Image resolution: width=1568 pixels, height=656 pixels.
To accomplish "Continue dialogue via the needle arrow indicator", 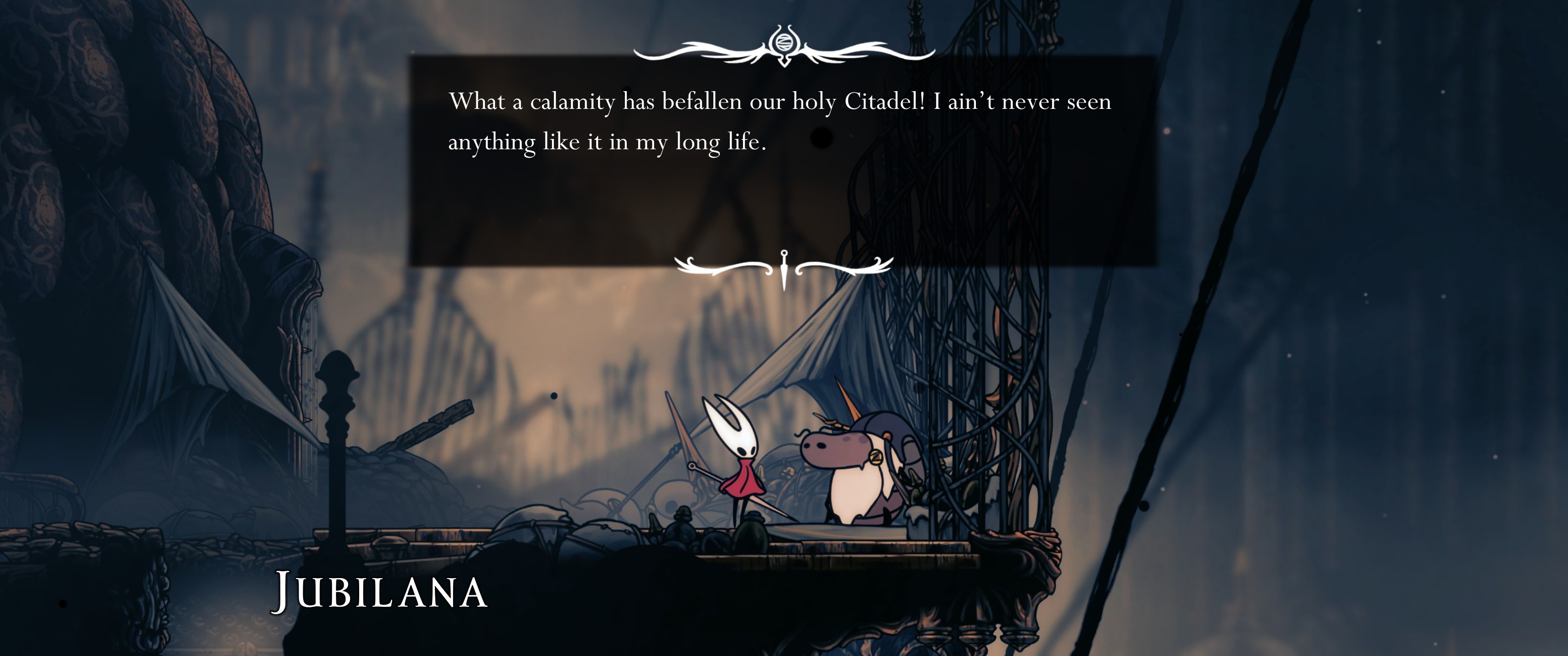I will [784, 268].
